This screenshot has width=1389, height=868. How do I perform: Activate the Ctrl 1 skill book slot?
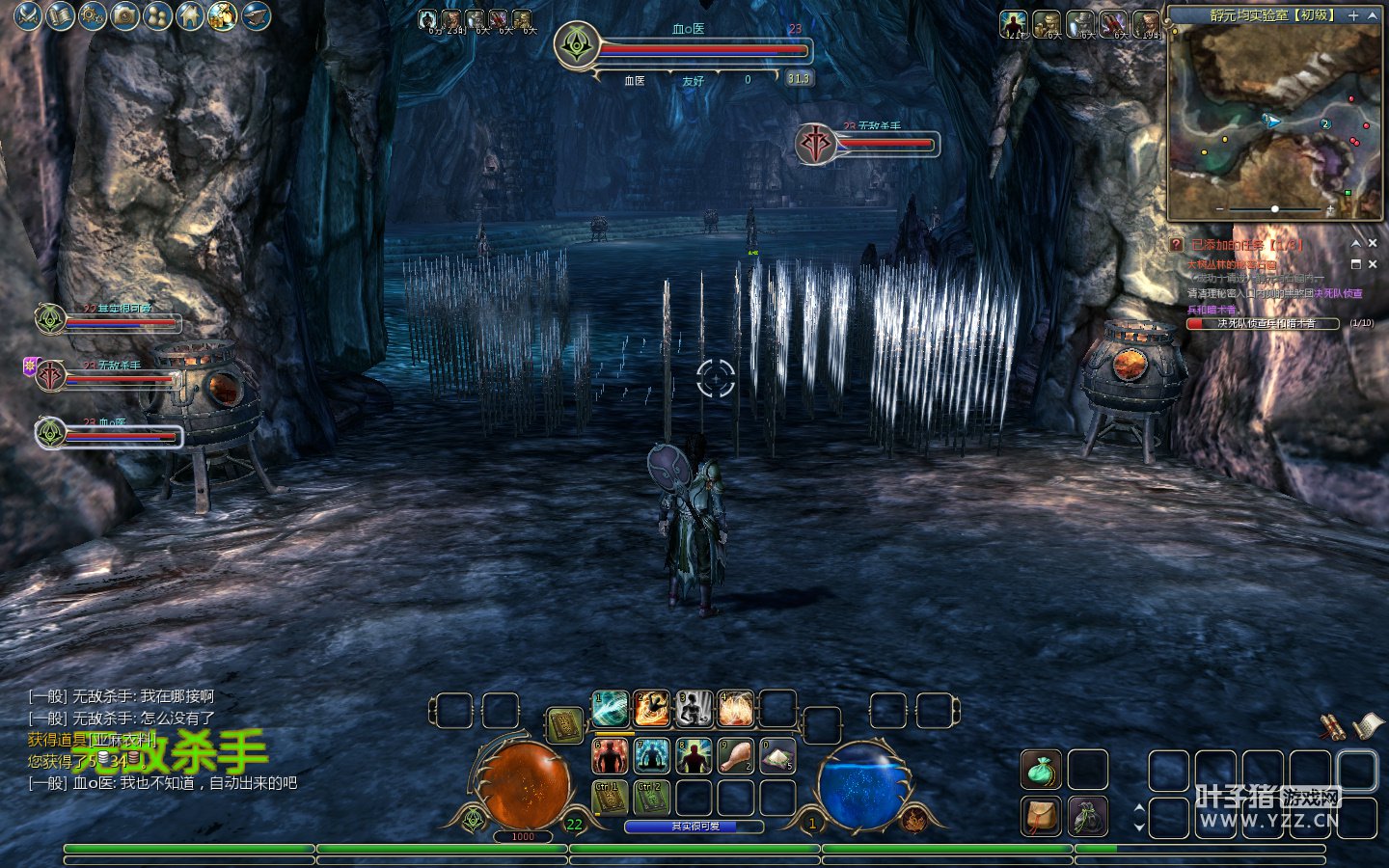[x=610, y=798]
